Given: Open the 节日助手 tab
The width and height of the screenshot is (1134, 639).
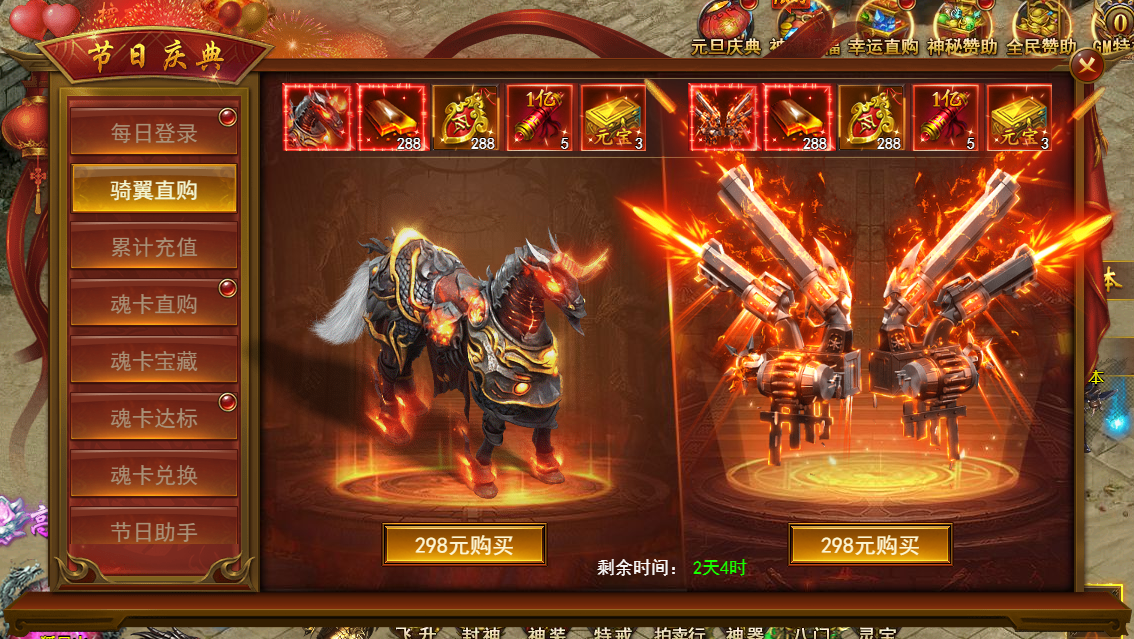Looking at the screenshot, I should tap(153, 530).
